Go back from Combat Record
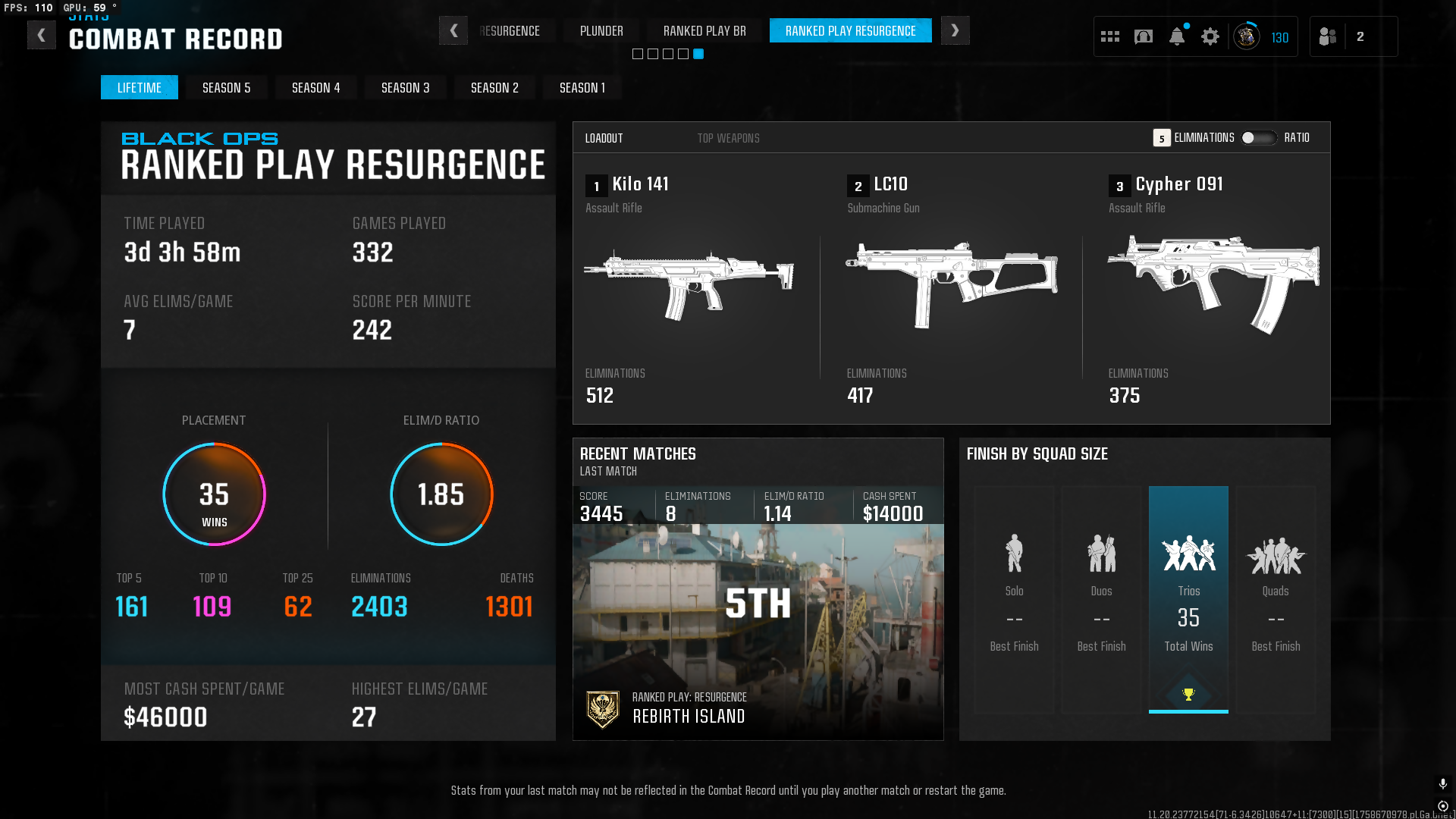 (42, 35)
